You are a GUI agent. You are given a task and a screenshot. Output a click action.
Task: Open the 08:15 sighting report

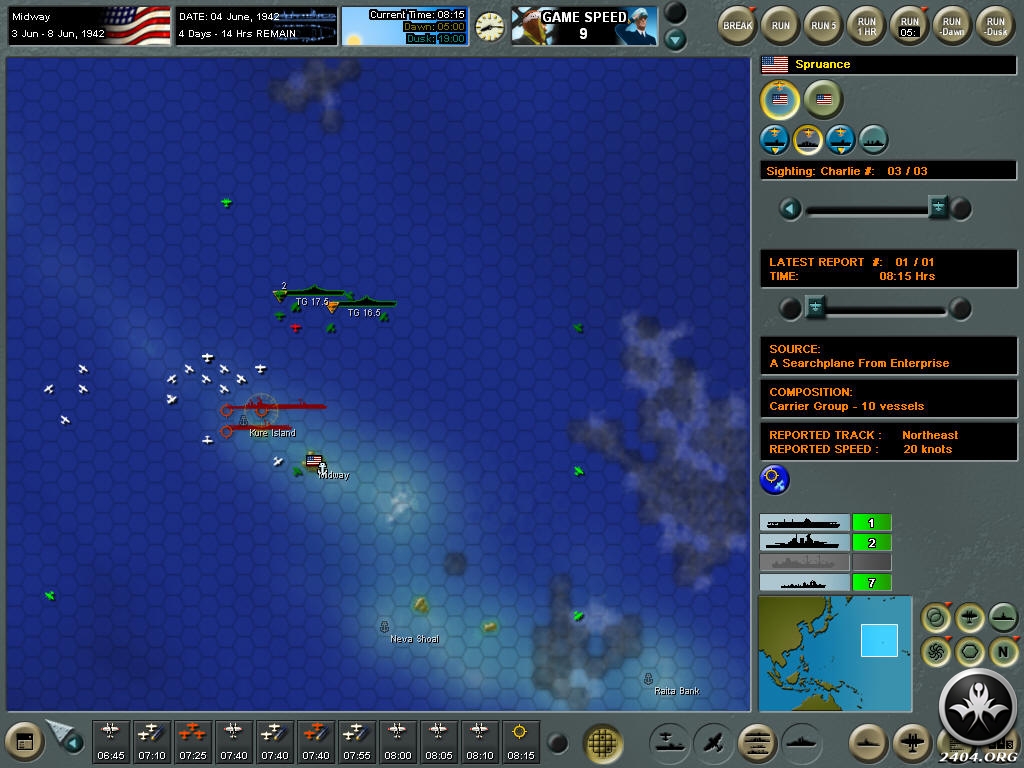tap(520, 740)
